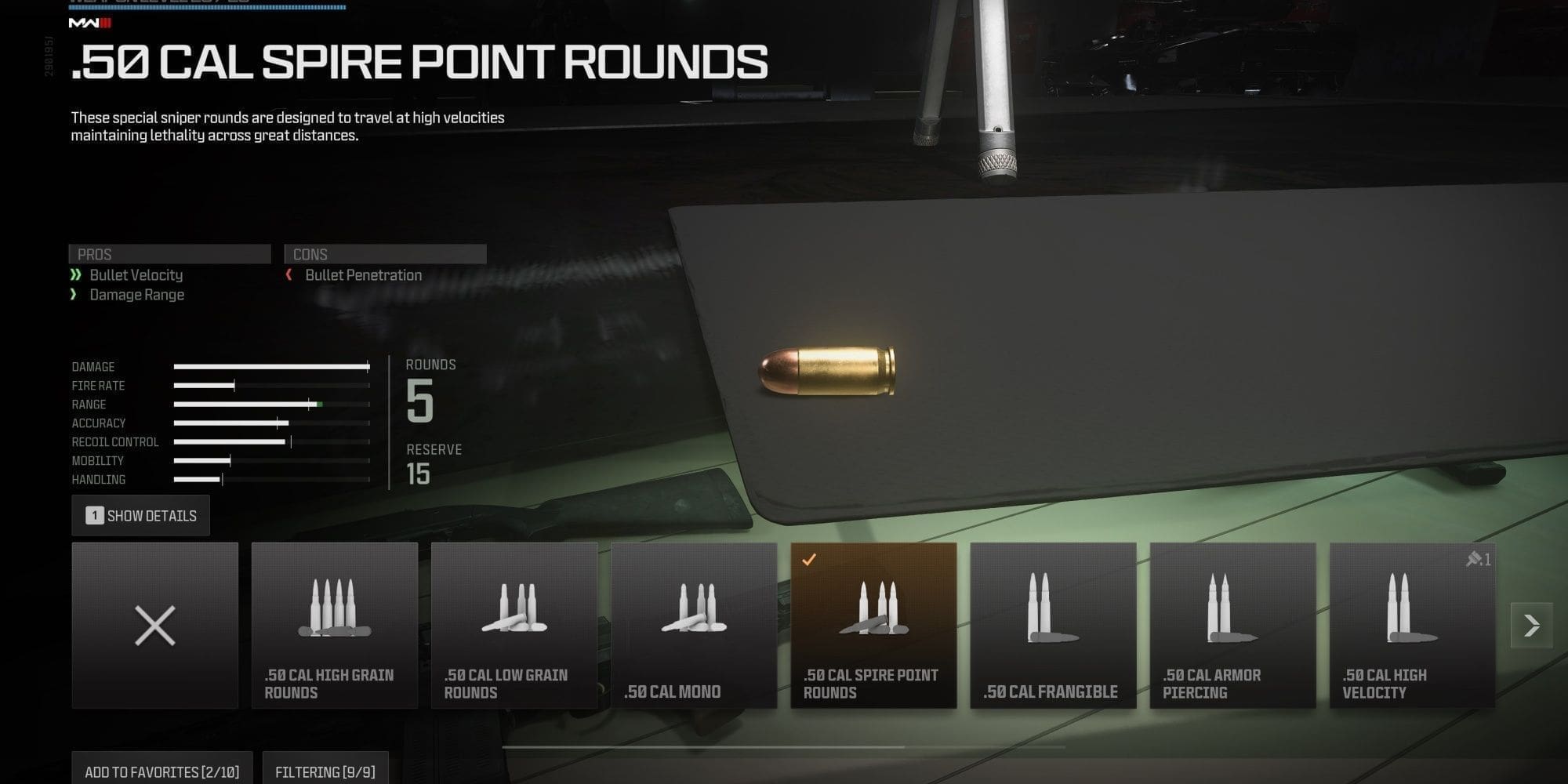Image resolution: width=1568 pixels, height=784 pixels.
Task: Toggle Show Details panel
Action: pyautogui.click(x=141, y=515)
